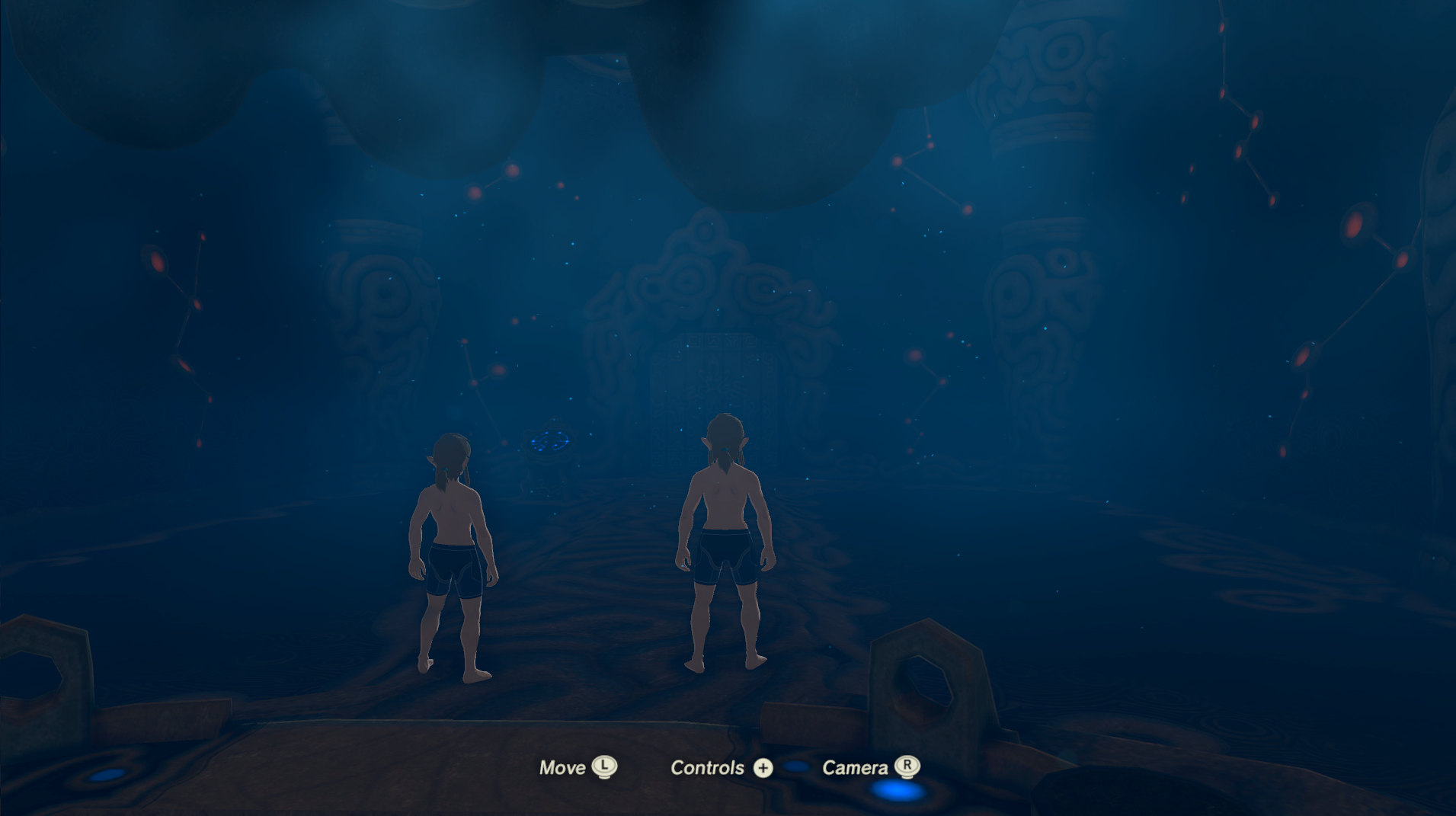
Task: Click the R-stick icon beside Camera
Action: click(x=907, y=768)
